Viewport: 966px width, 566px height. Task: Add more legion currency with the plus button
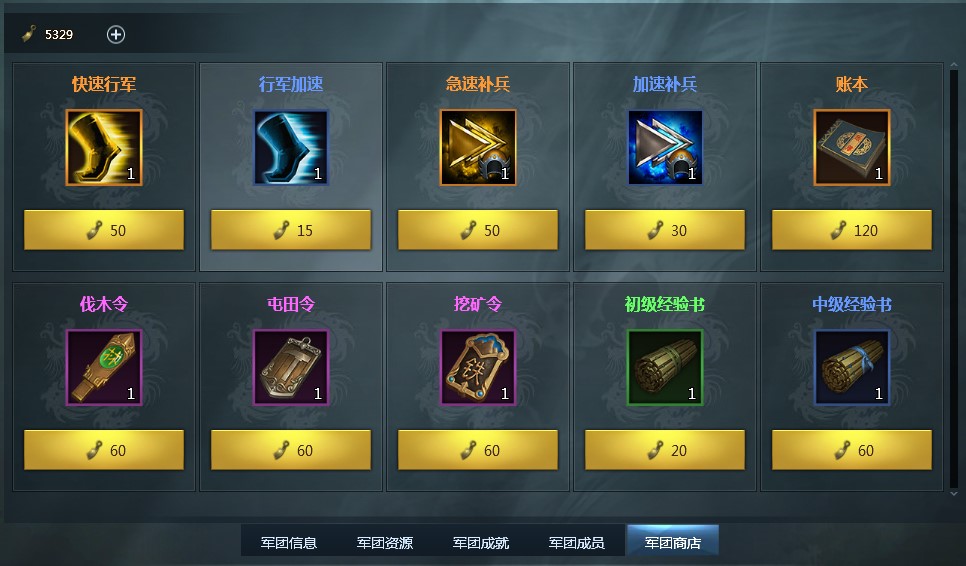pyautogui.click(x=116, y=35)
